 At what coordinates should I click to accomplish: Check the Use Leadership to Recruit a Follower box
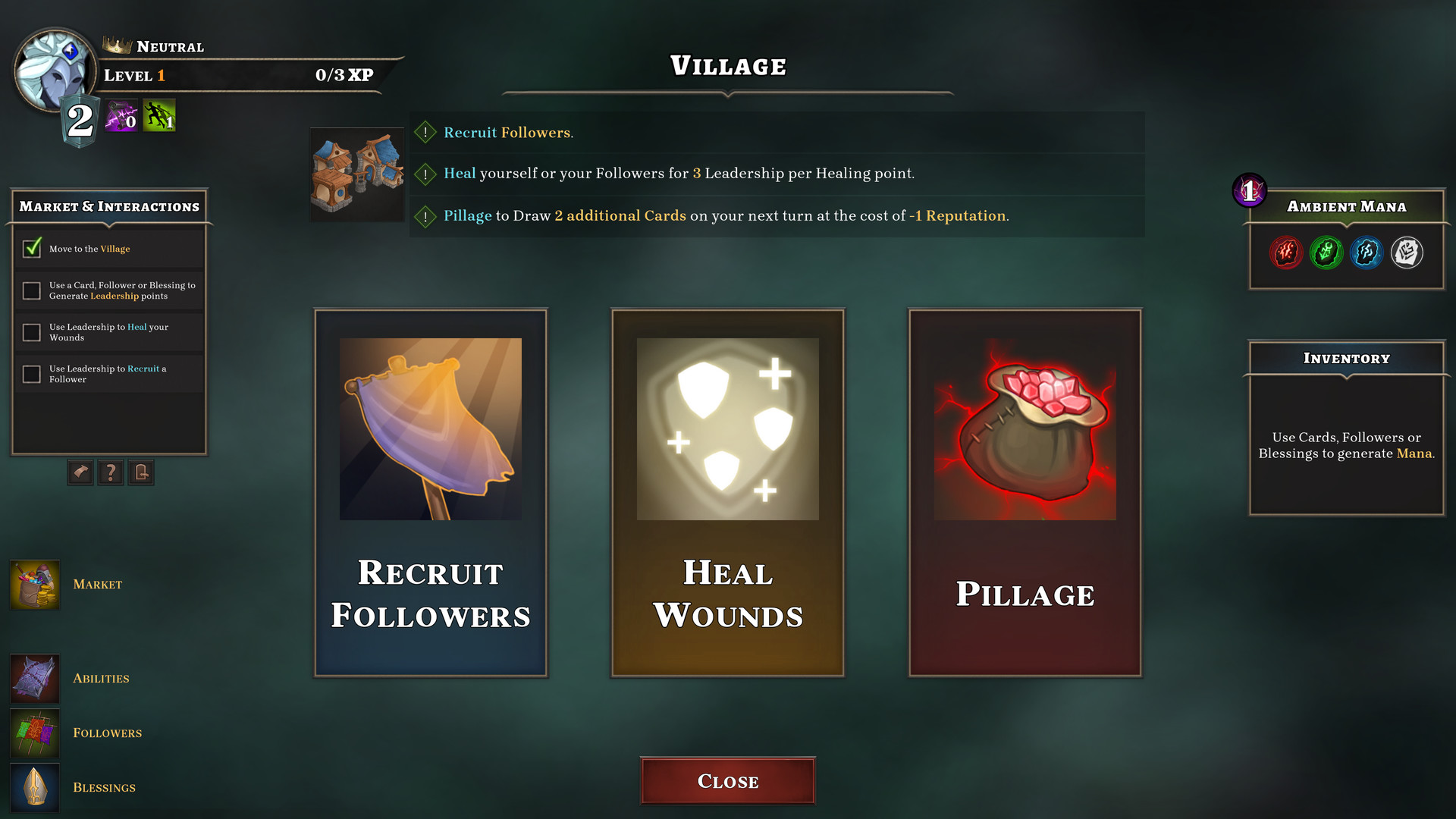(x=31, y=374)
